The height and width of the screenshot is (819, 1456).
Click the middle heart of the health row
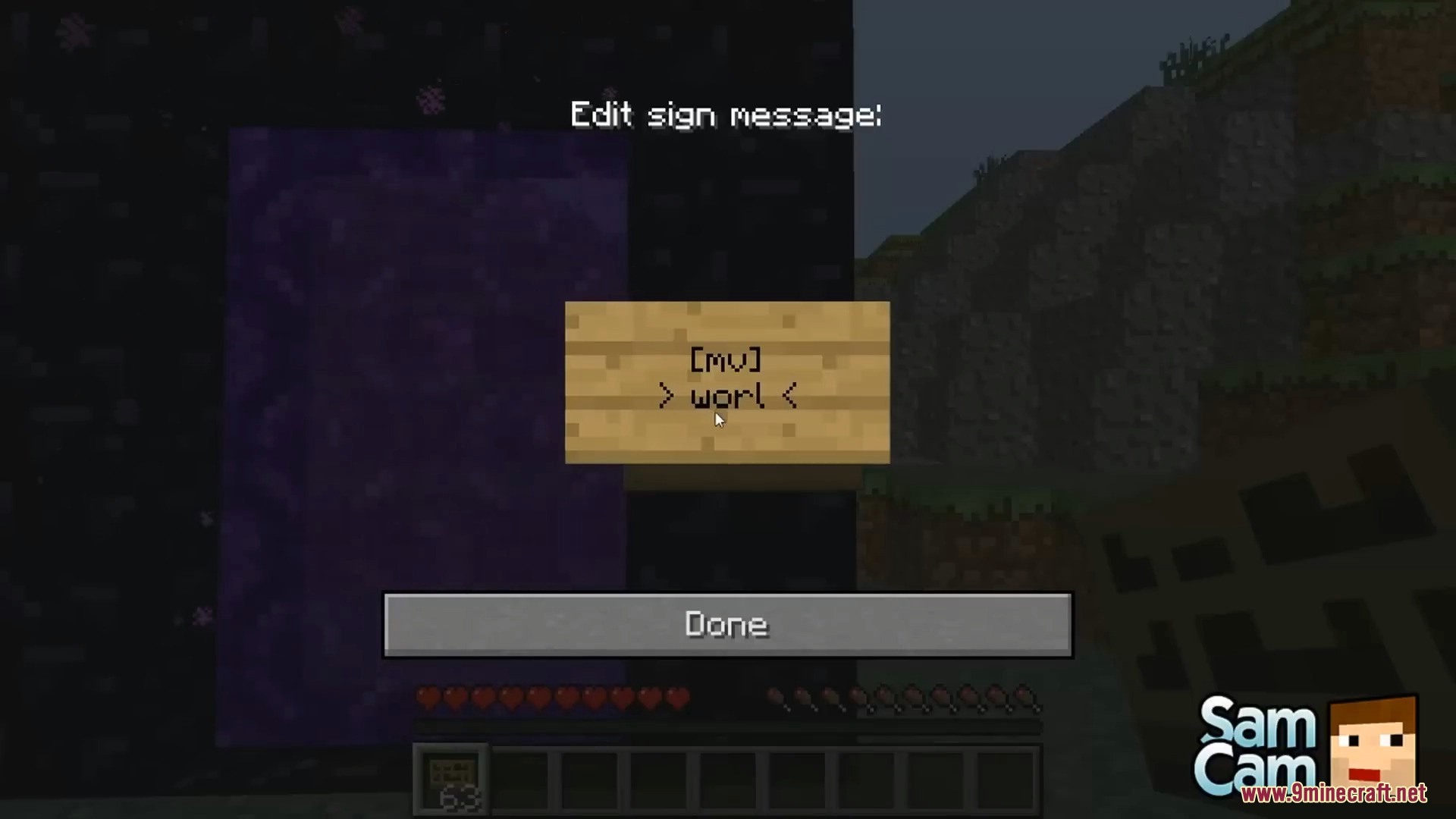click(x=552, y=698)
